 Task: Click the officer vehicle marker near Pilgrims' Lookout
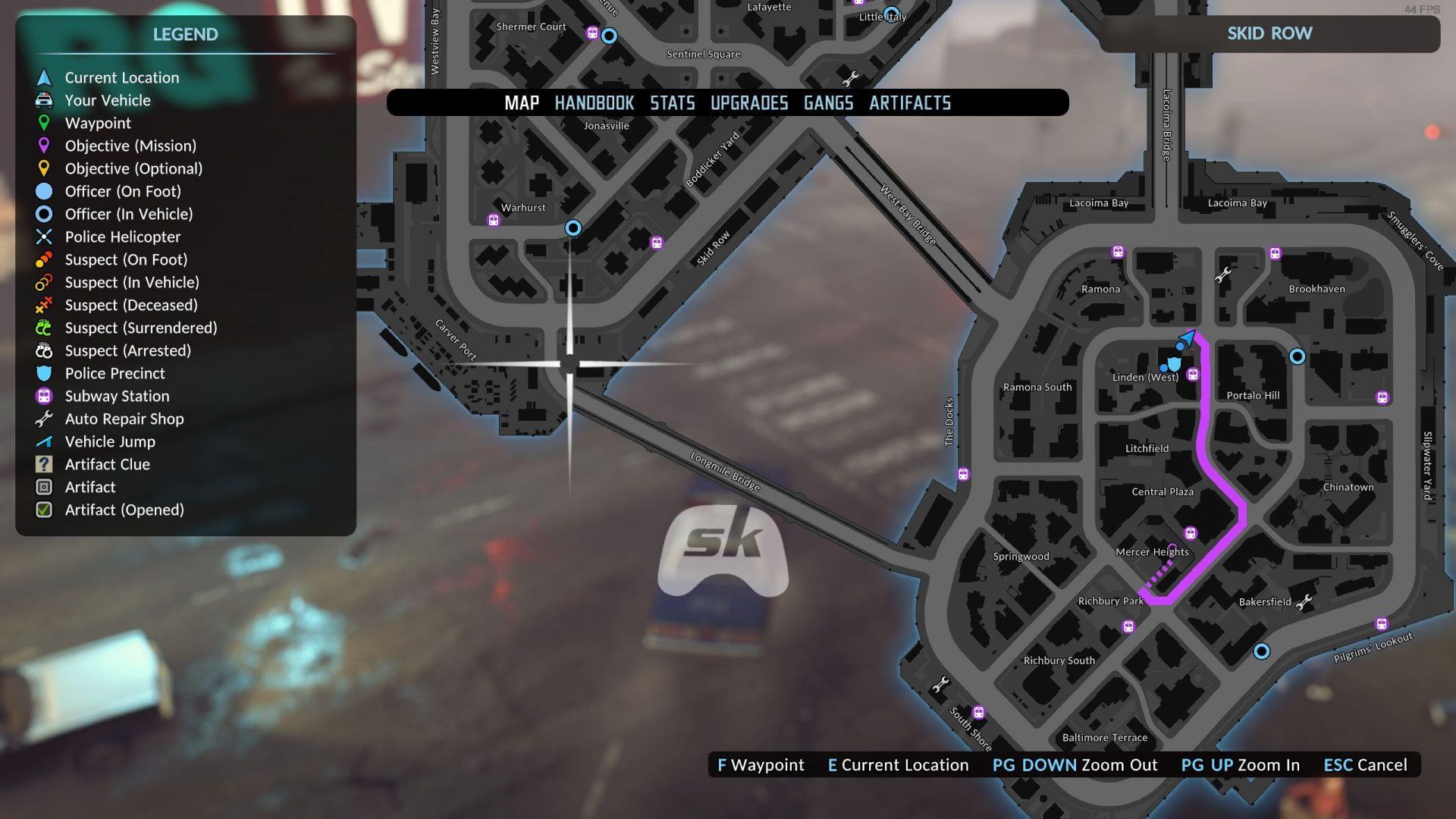point(1262,651)
